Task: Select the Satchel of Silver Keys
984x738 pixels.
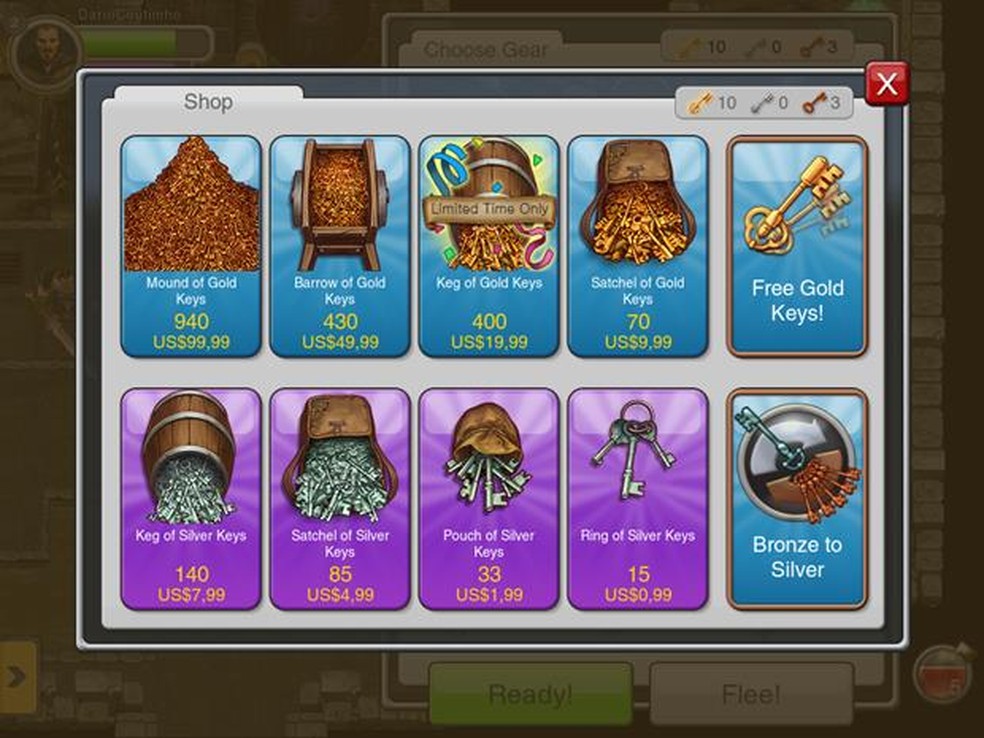Action: tap(339, 498)
